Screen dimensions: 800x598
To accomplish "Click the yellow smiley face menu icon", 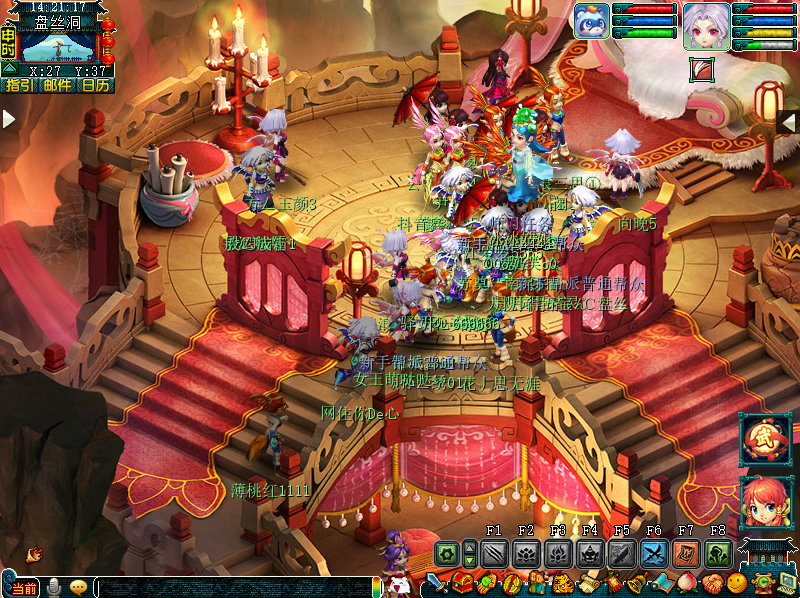I will click(737, 583).
